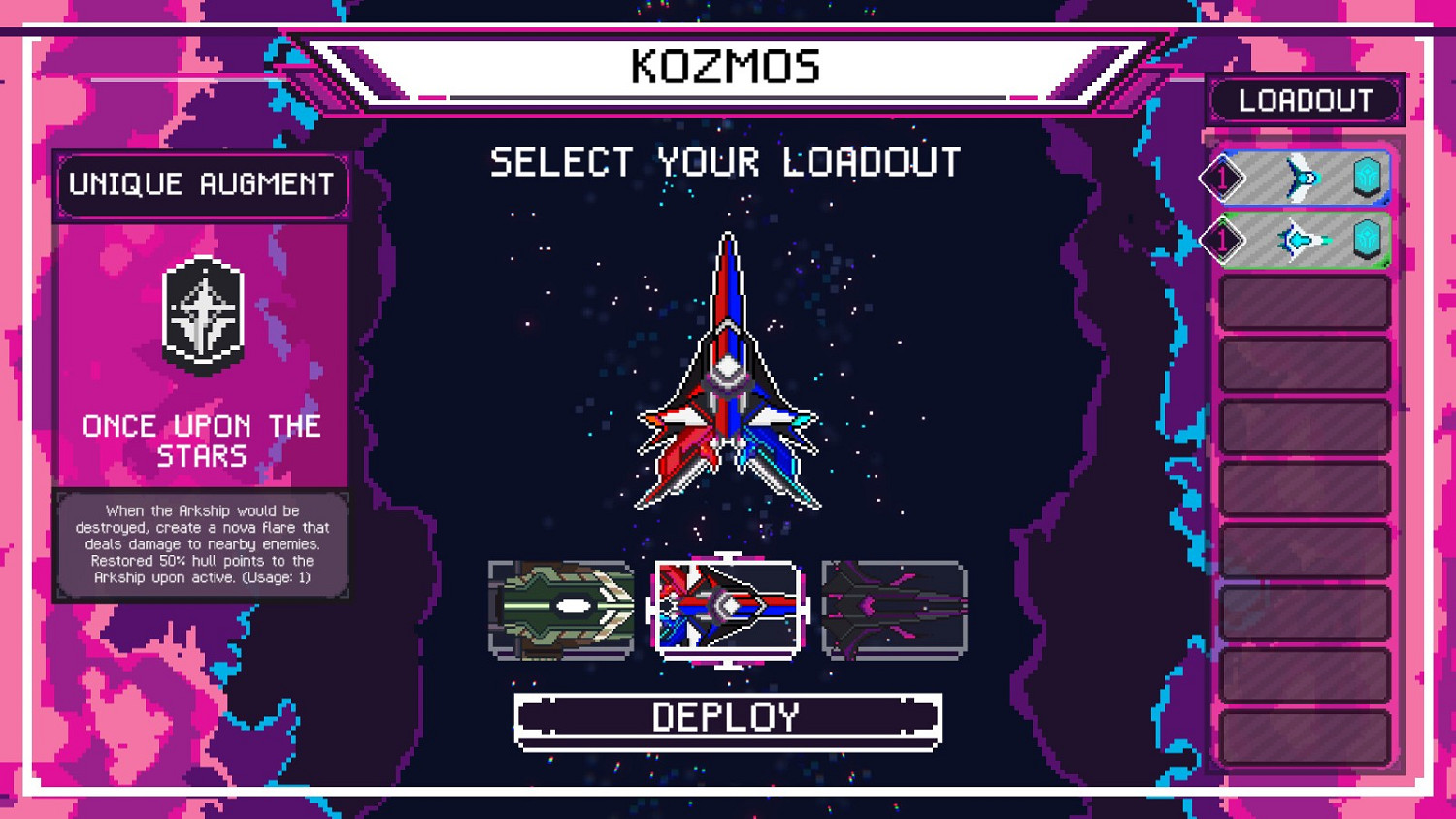Click the first empty loadout slot

click(1305, 302)
